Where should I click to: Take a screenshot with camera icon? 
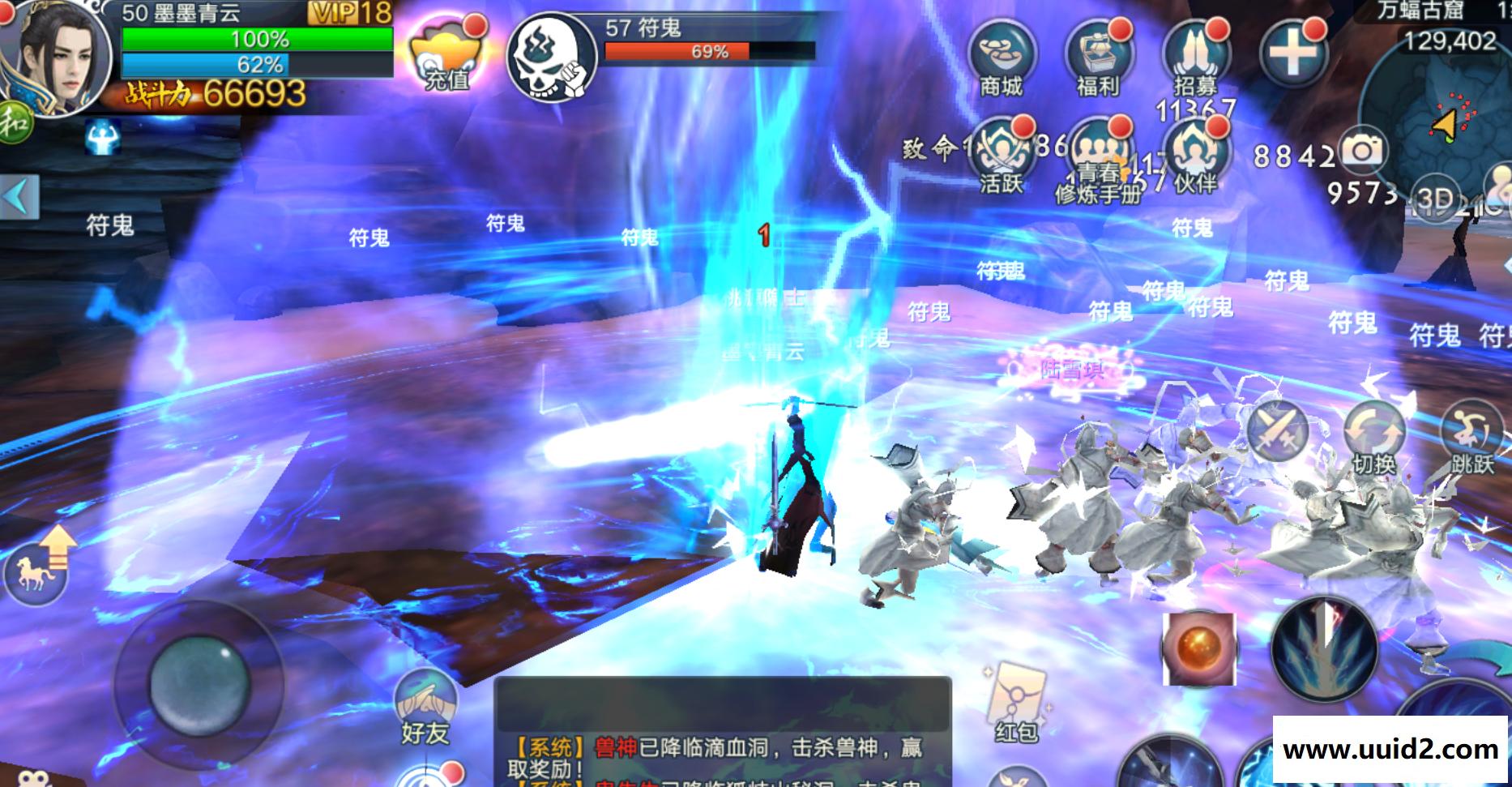pos(1363,151)
